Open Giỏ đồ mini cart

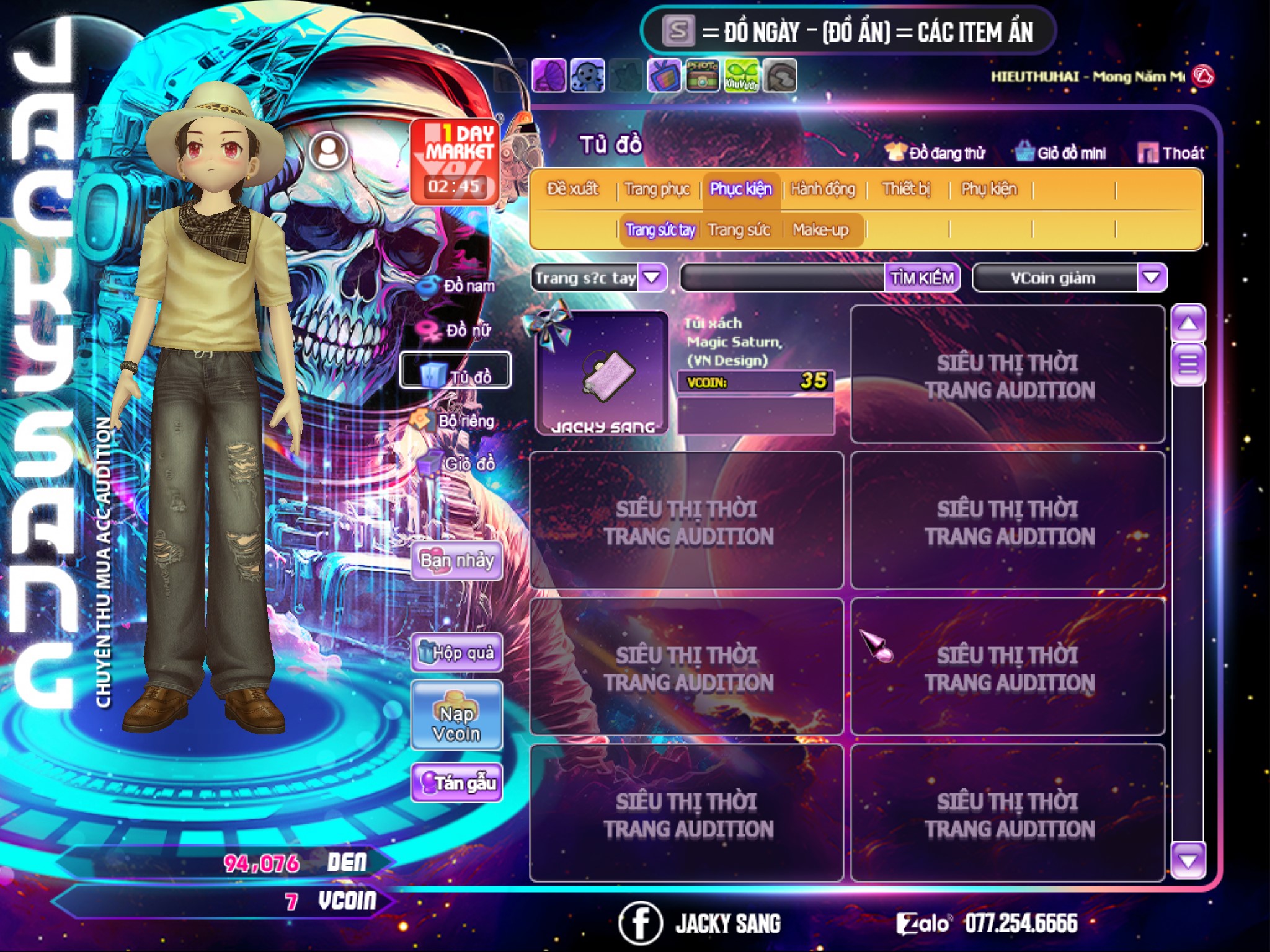click(x=1061, y=153)
